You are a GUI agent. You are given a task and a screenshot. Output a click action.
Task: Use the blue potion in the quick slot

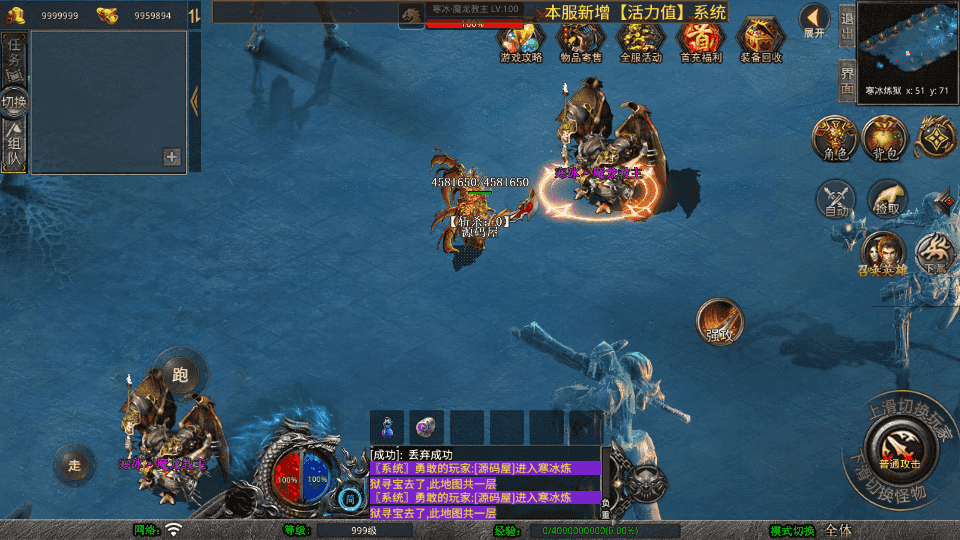pos(386,426)
